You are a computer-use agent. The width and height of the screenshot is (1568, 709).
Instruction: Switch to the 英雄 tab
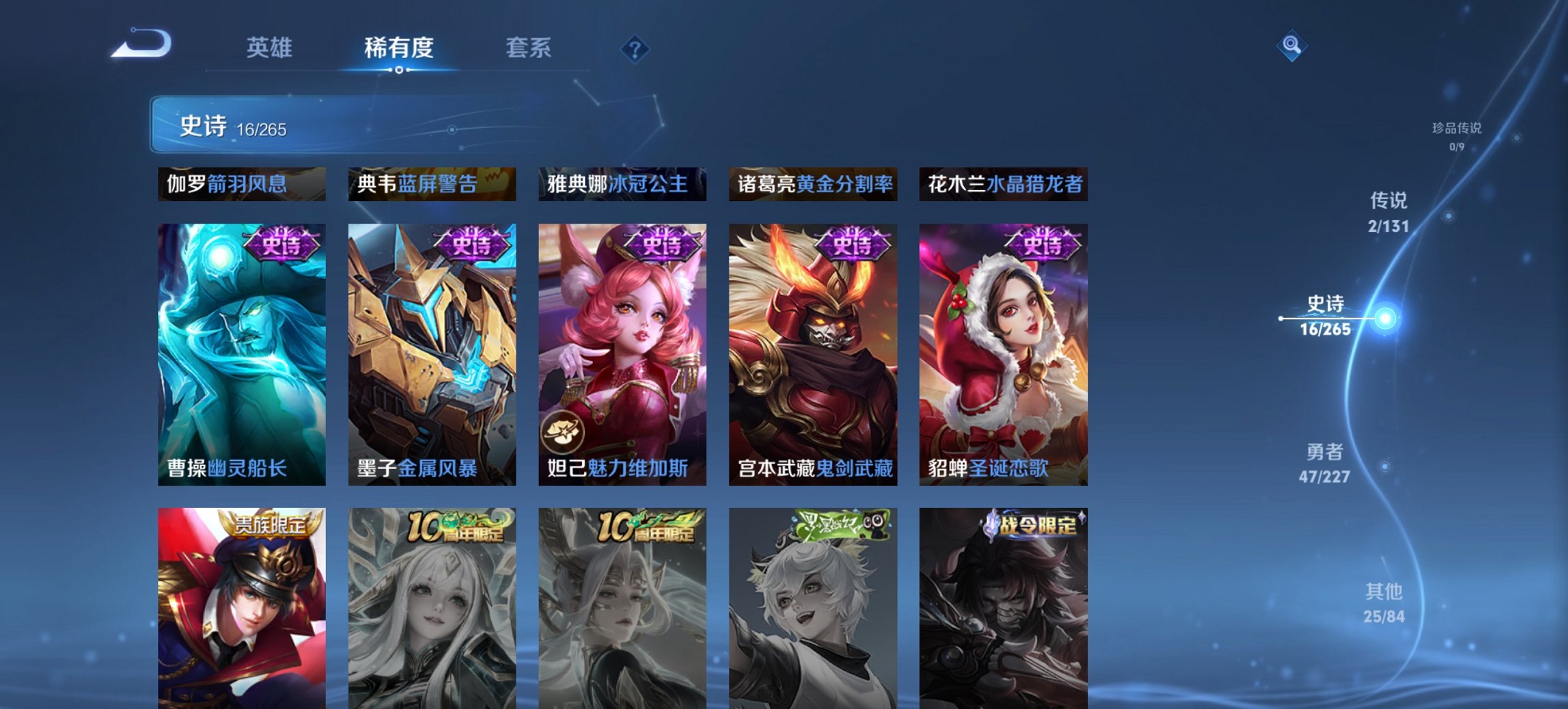[271, 48]
